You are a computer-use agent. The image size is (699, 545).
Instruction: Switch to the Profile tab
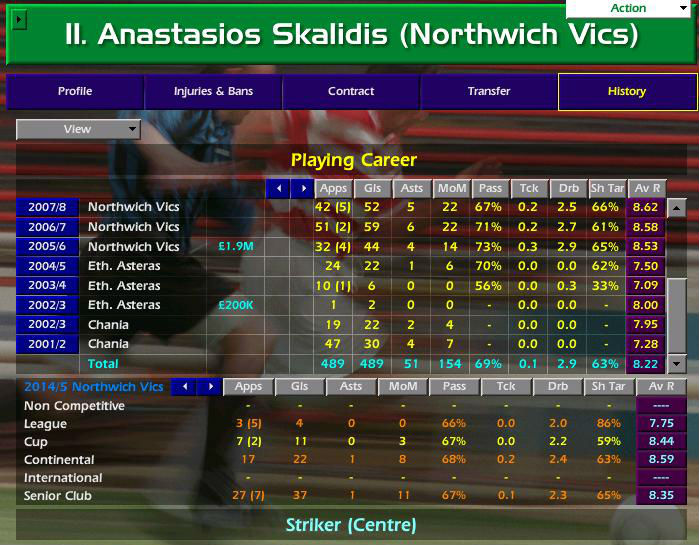tap(75, 92)
